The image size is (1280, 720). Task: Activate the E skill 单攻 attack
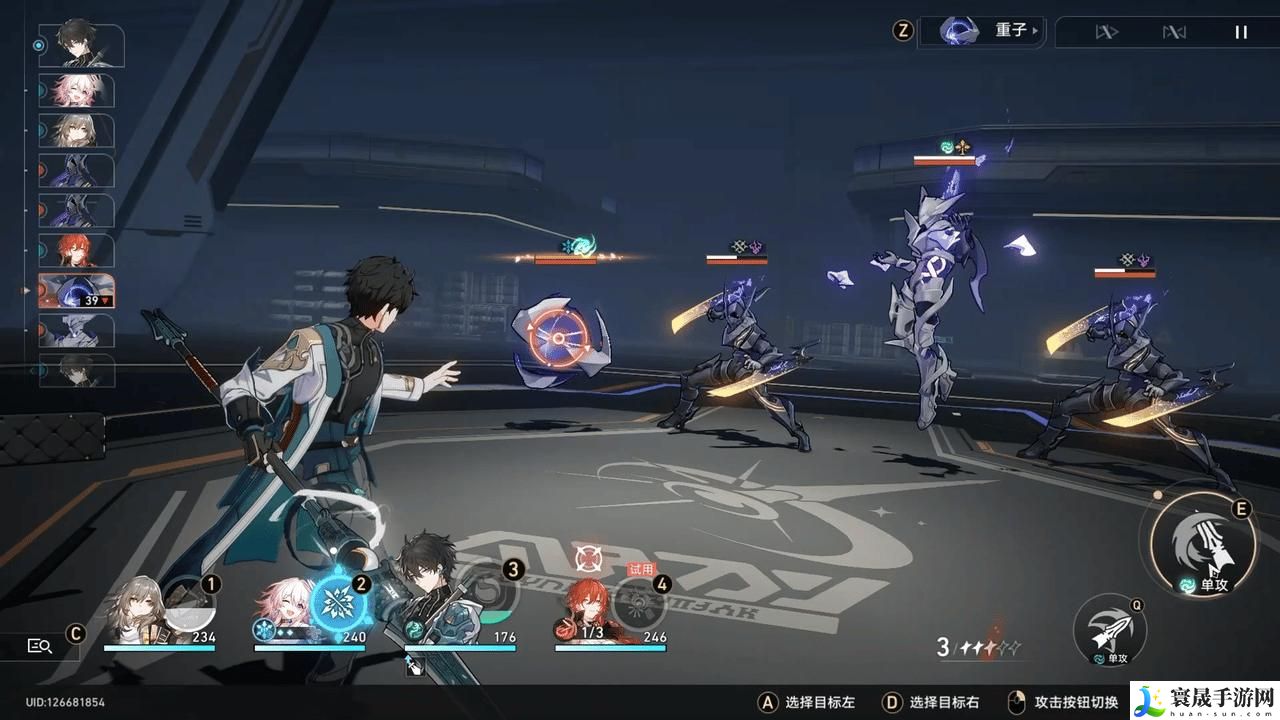pos(1205,545)
